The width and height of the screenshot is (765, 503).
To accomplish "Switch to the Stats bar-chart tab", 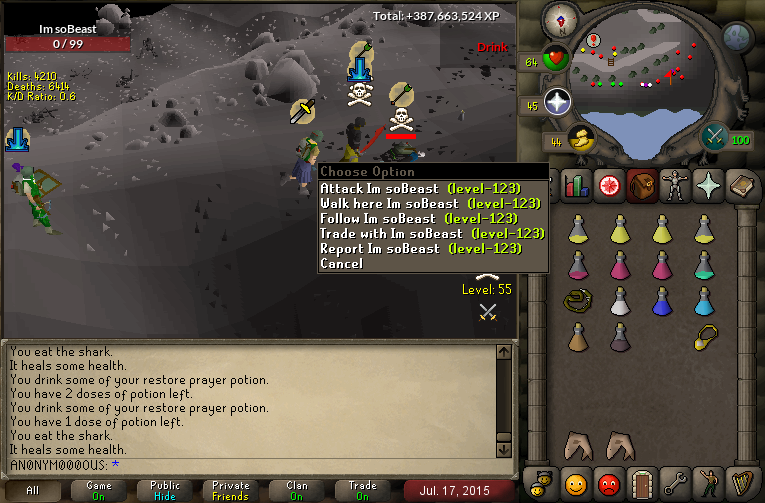I will (x=575, y=185).
